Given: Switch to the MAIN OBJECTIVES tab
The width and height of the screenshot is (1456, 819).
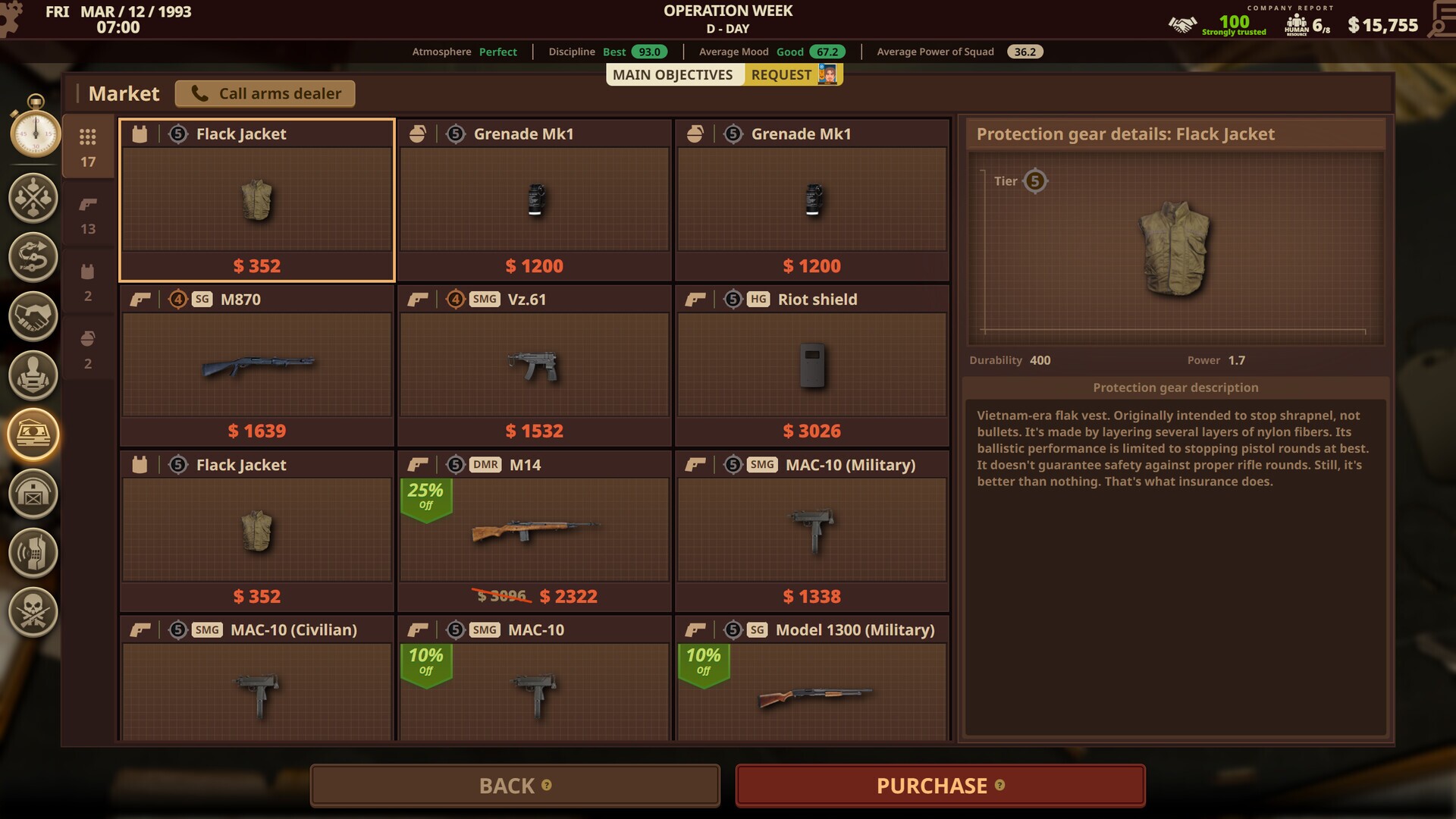Looking at the screenshot, I should point(673,74).
